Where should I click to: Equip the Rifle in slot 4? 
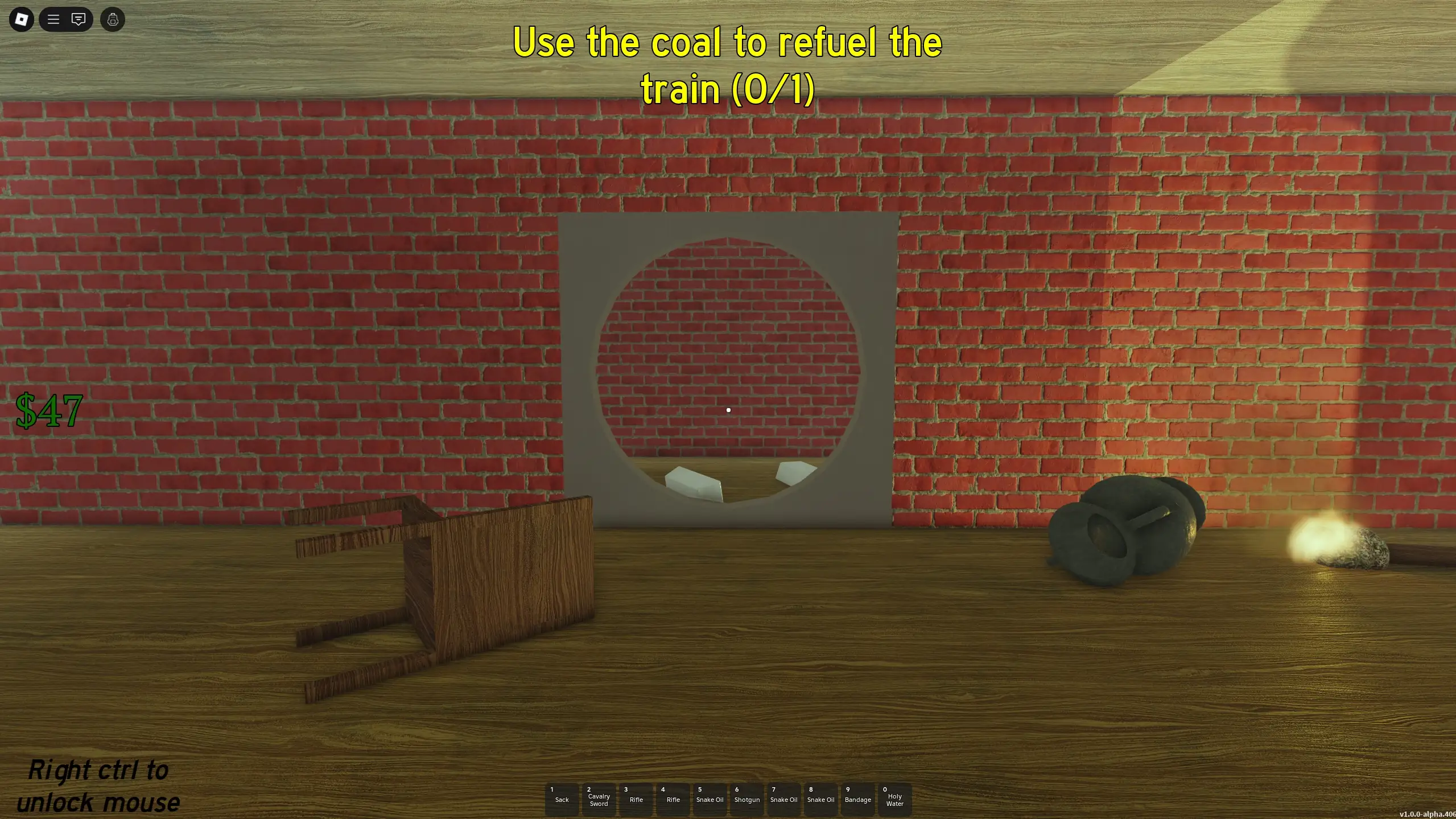pos(673,799)
